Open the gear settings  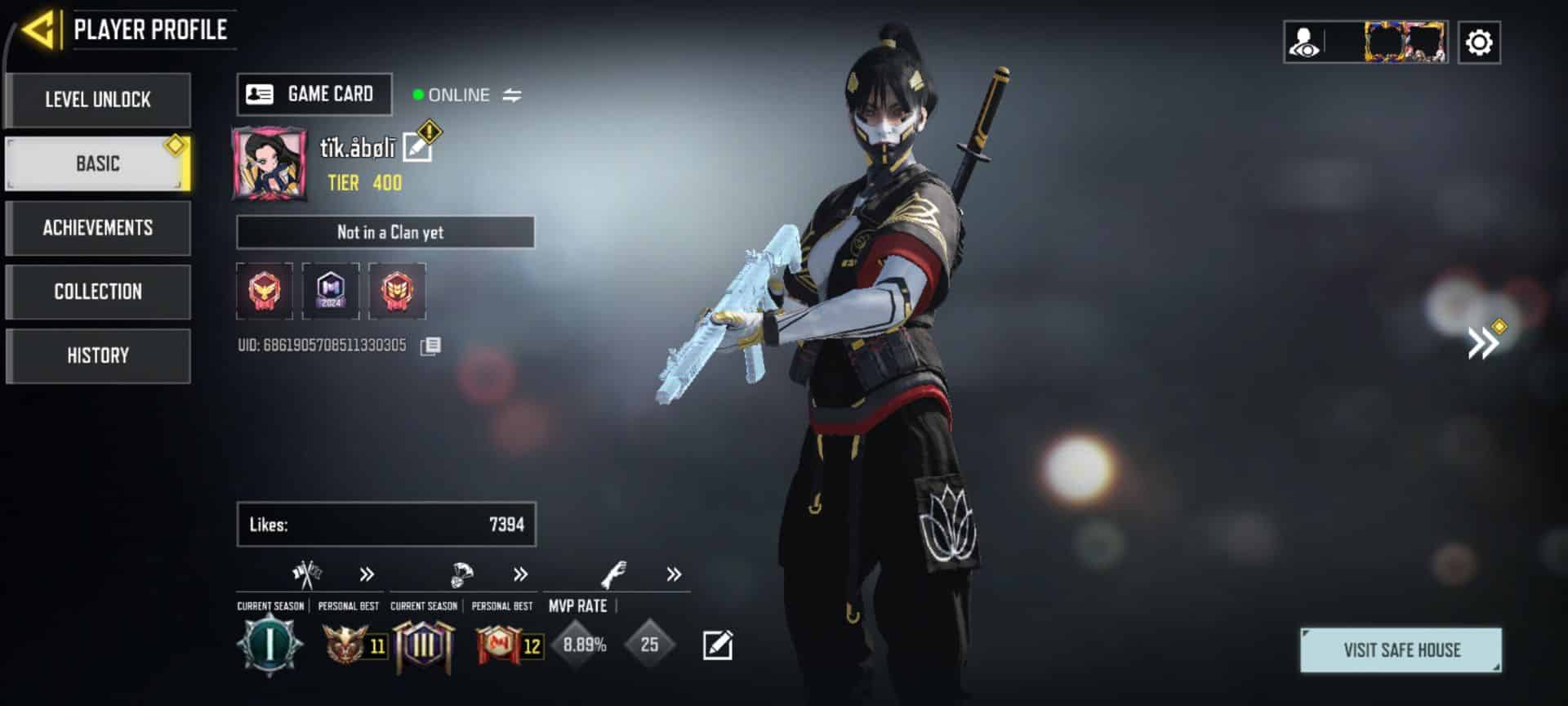click(x=1479, y=42)
